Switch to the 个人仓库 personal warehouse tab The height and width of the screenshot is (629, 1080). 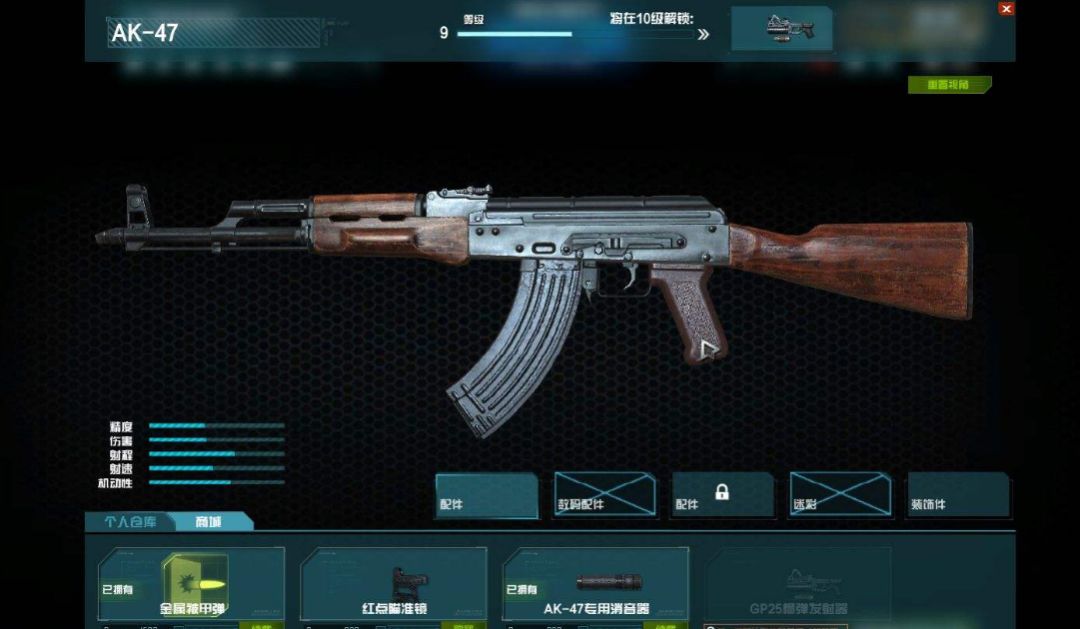click(131, 522)
